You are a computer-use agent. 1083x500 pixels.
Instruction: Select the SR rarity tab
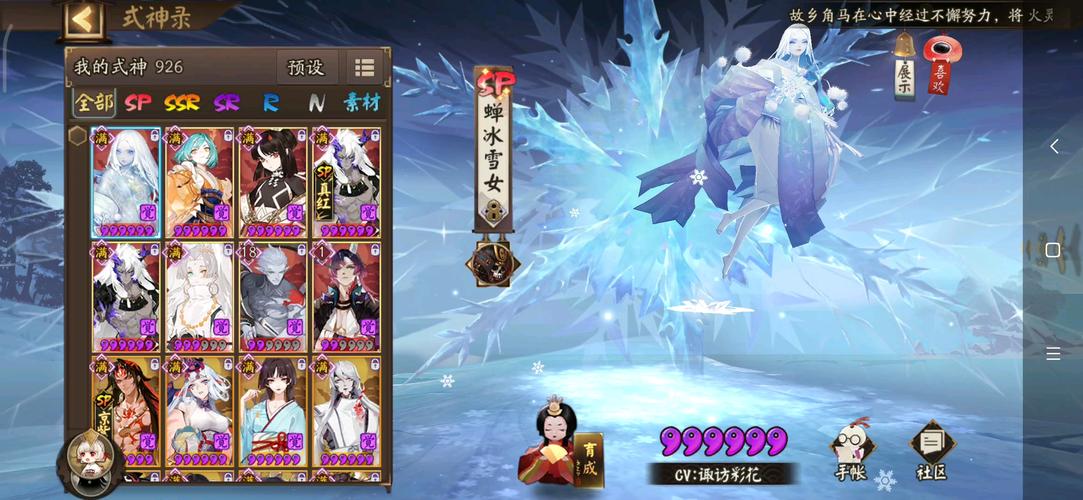pyautogui.click(x=227, y=102)
